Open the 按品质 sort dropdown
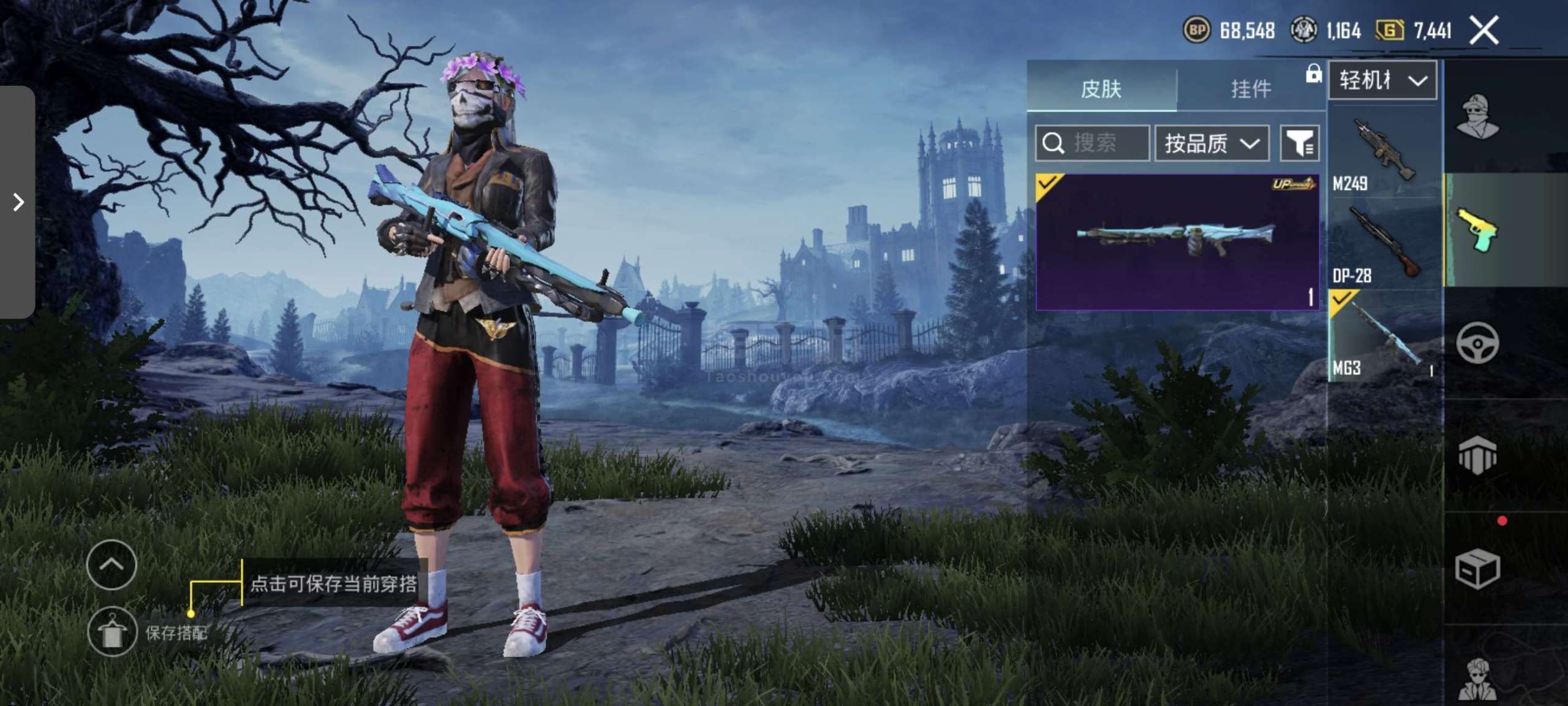Image resolution: width=1568 pixels, height=706 pixels. pyautogui.click(x=1211, y=143)
